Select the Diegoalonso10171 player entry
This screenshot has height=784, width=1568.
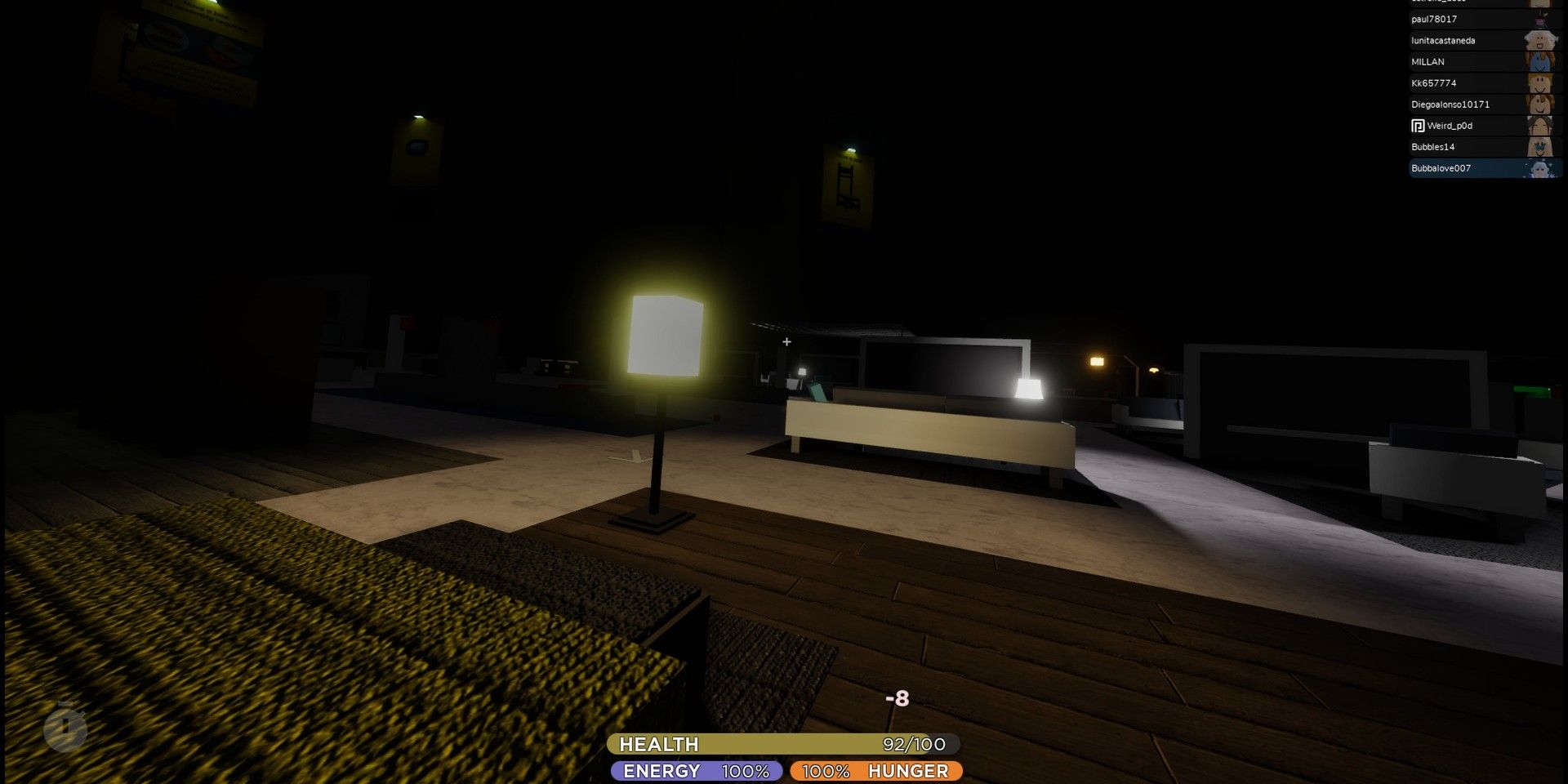1470,104
